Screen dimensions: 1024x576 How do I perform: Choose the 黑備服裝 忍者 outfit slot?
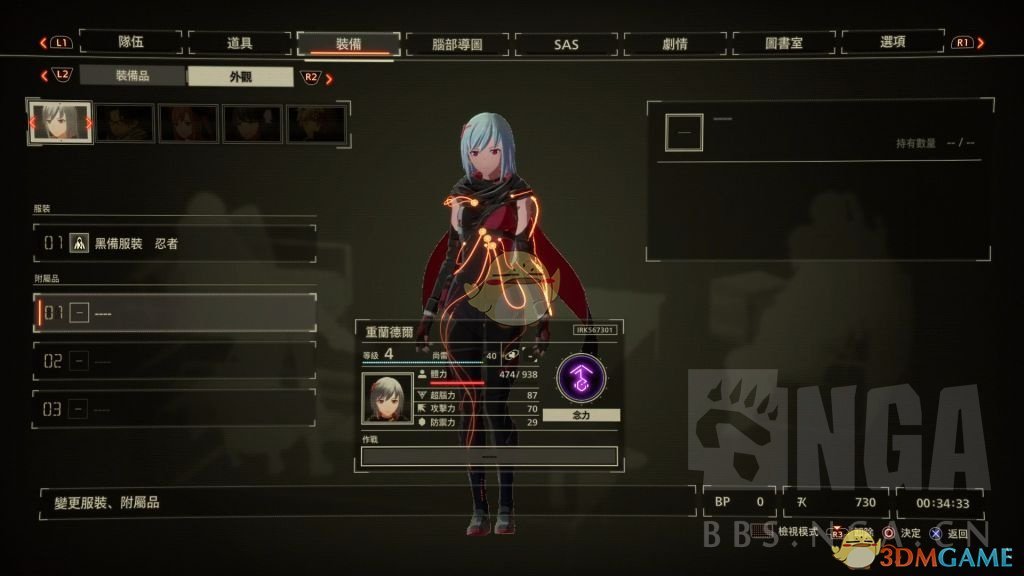pyautogui.click(x=175, y=243)
